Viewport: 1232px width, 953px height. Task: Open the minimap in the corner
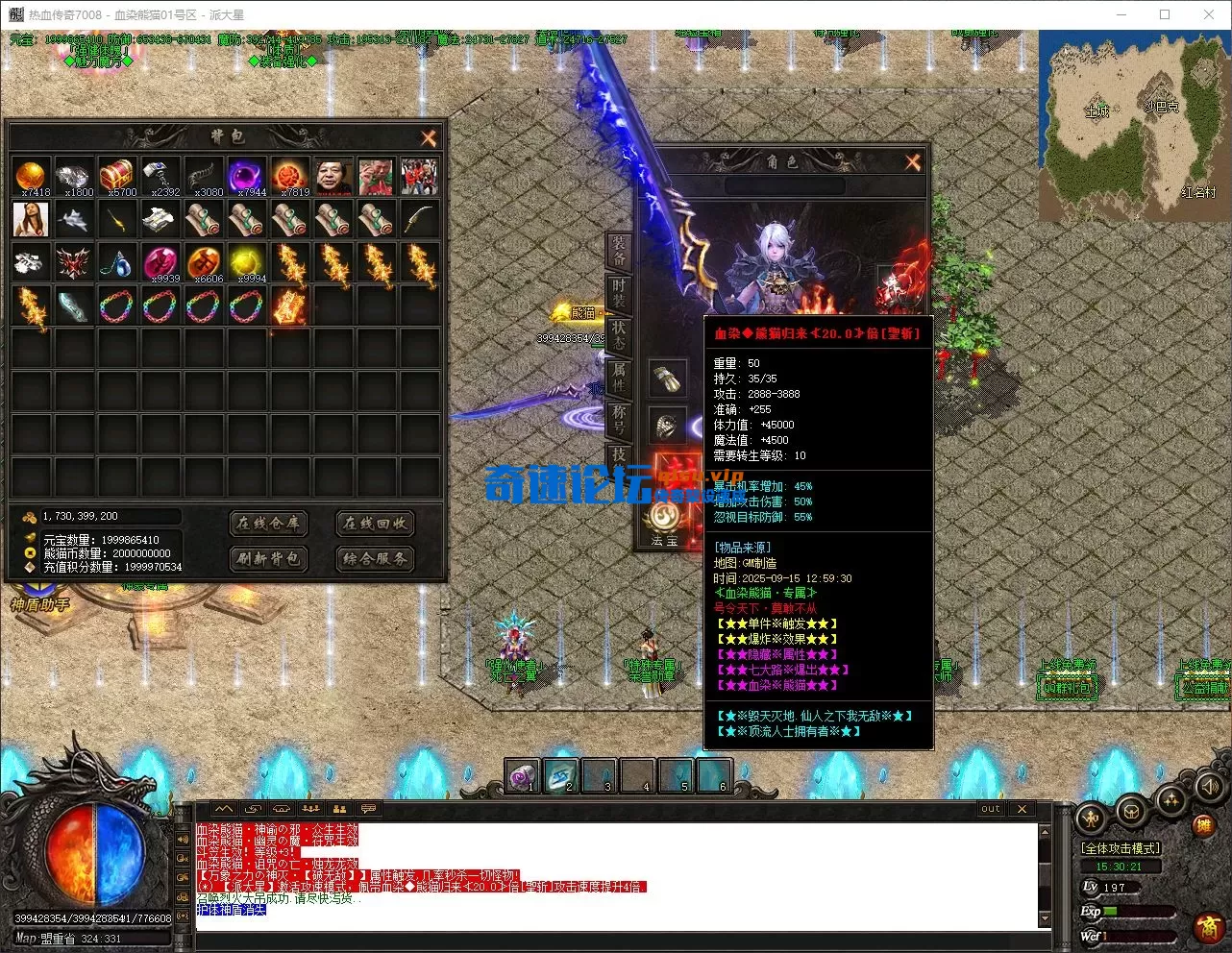[x=1133, y=124]
